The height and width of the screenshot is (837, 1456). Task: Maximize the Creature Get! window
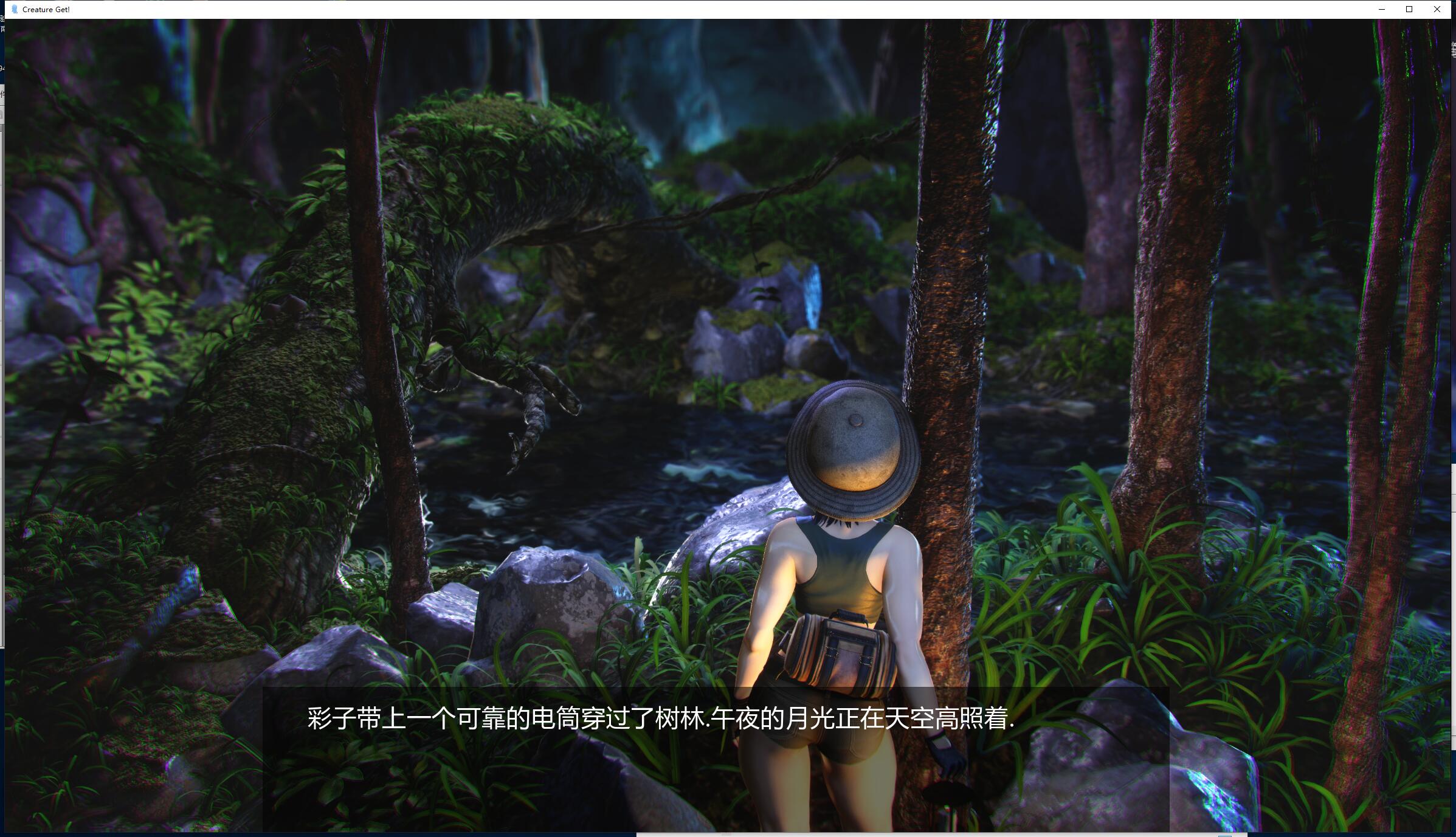tap(1409, 9)
